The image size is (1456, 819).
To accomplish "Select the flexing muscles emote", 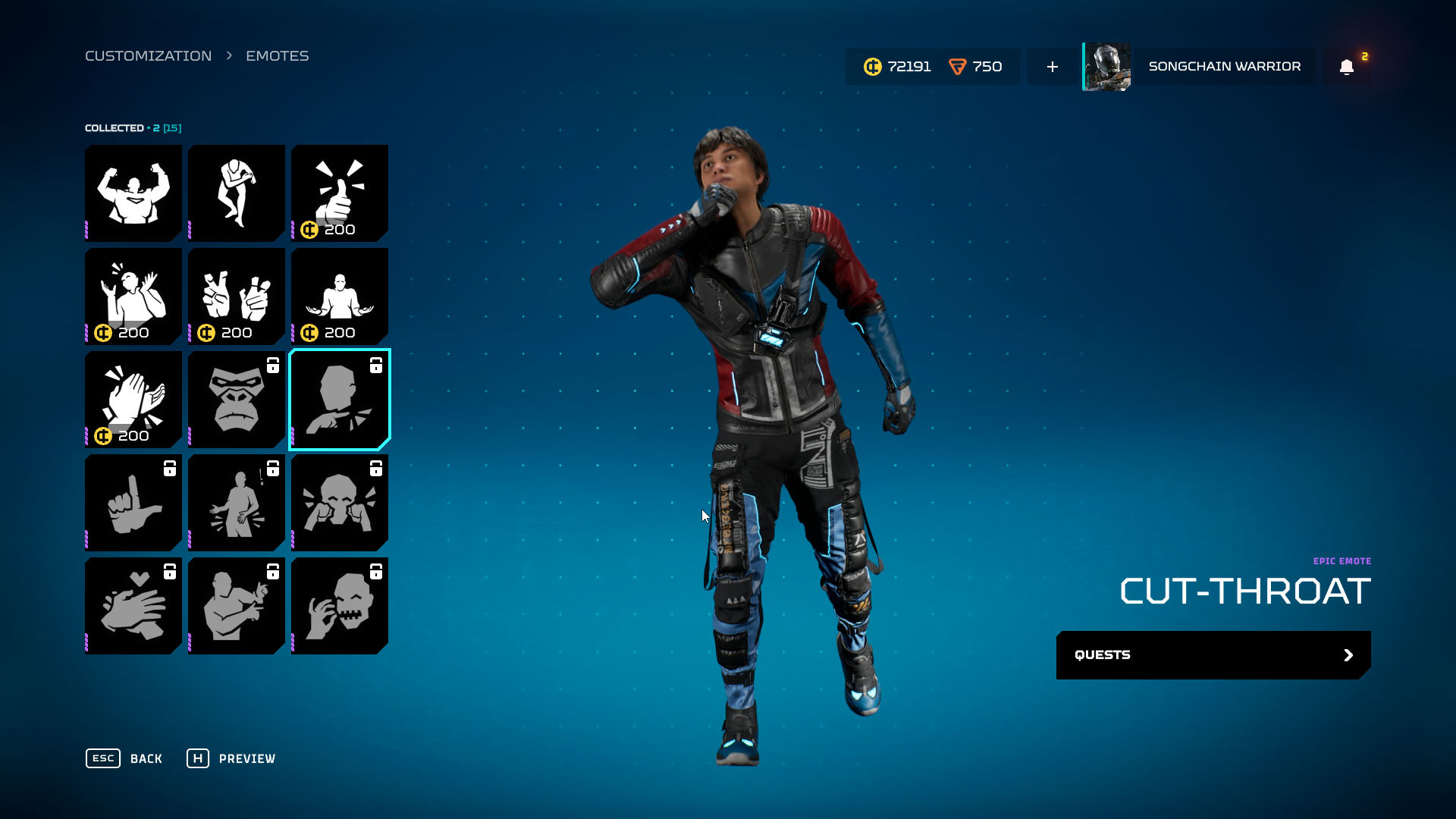I will pyautogui.click(x=133, y=193).
